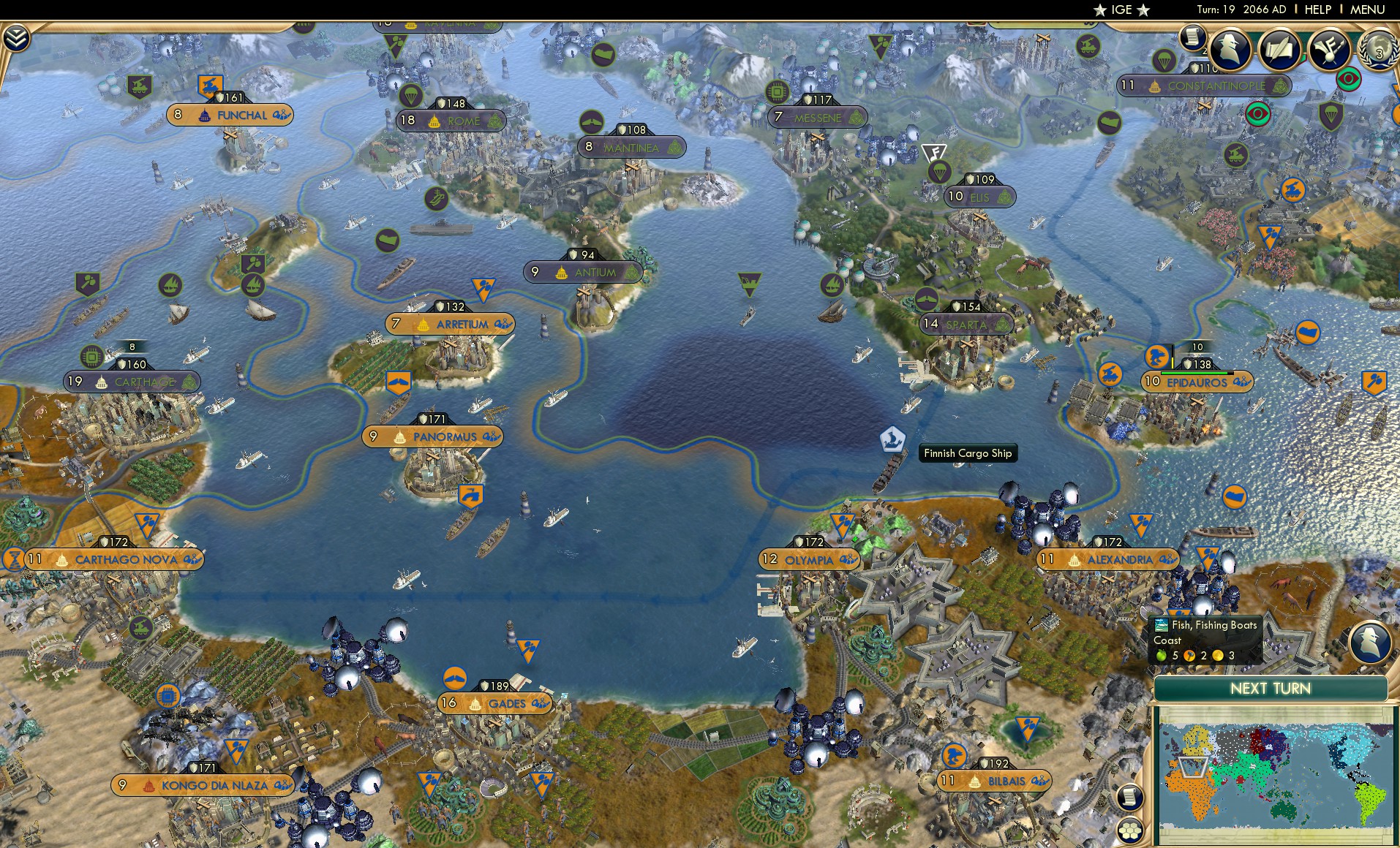Click the capital icon on Carthage's banner

(x=100, y=381)
